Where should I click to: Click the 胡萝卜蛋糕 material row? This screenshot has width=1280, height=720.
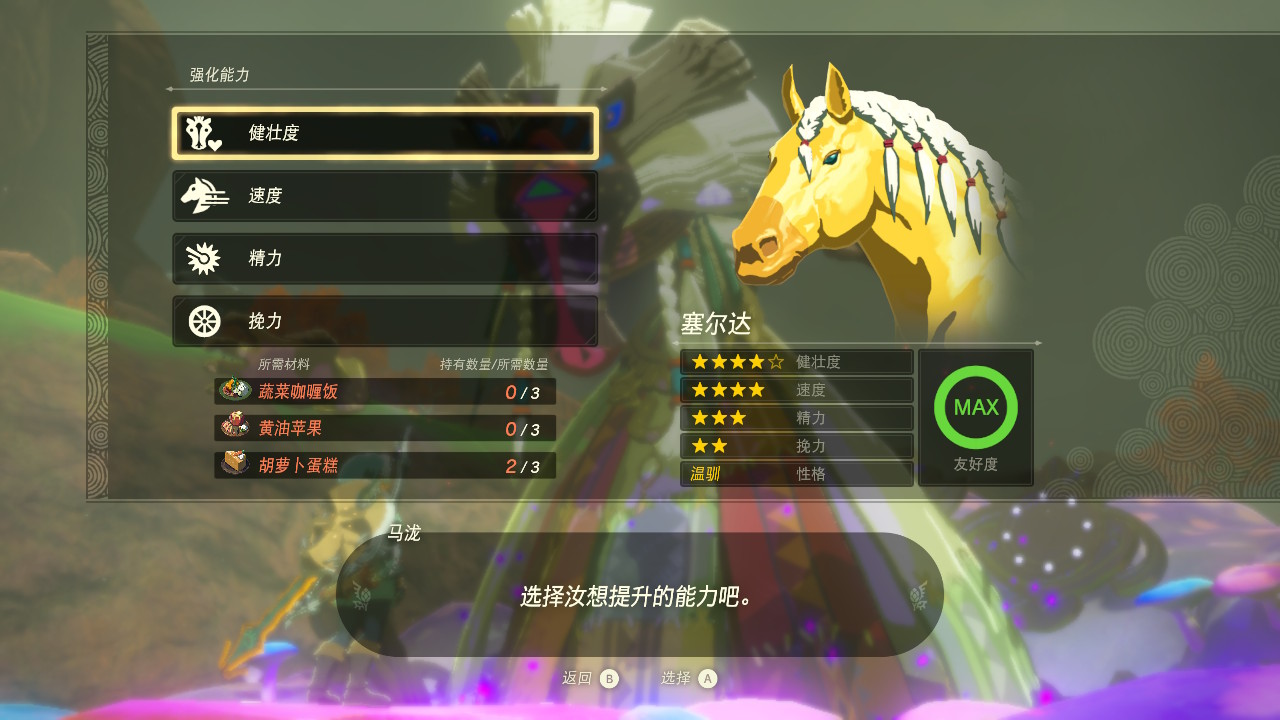(x=385, y=466)
